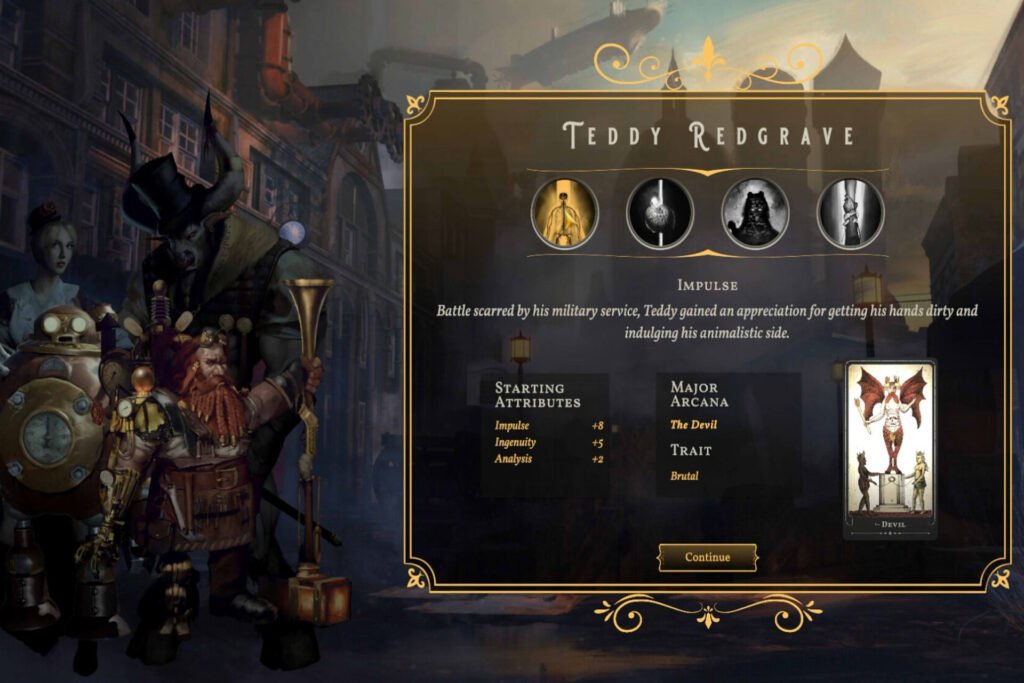Pick the bandaged limb circular portrait
Viewport: 1024px width, 683px height.
[850, 213]
